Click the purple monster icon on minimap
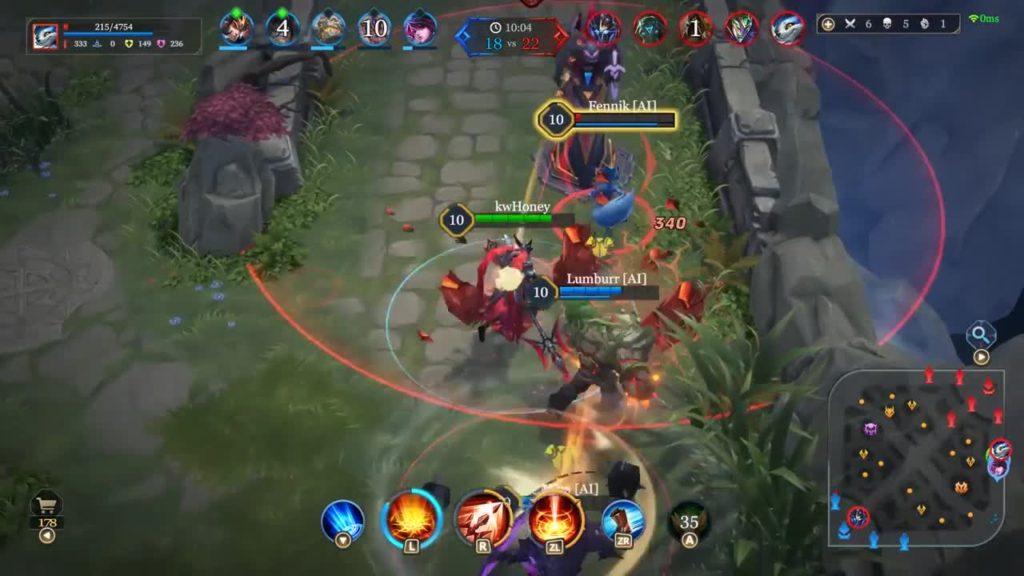This screenshot has width=1024, height=576. pyautogui.click(x=870, y=428)
